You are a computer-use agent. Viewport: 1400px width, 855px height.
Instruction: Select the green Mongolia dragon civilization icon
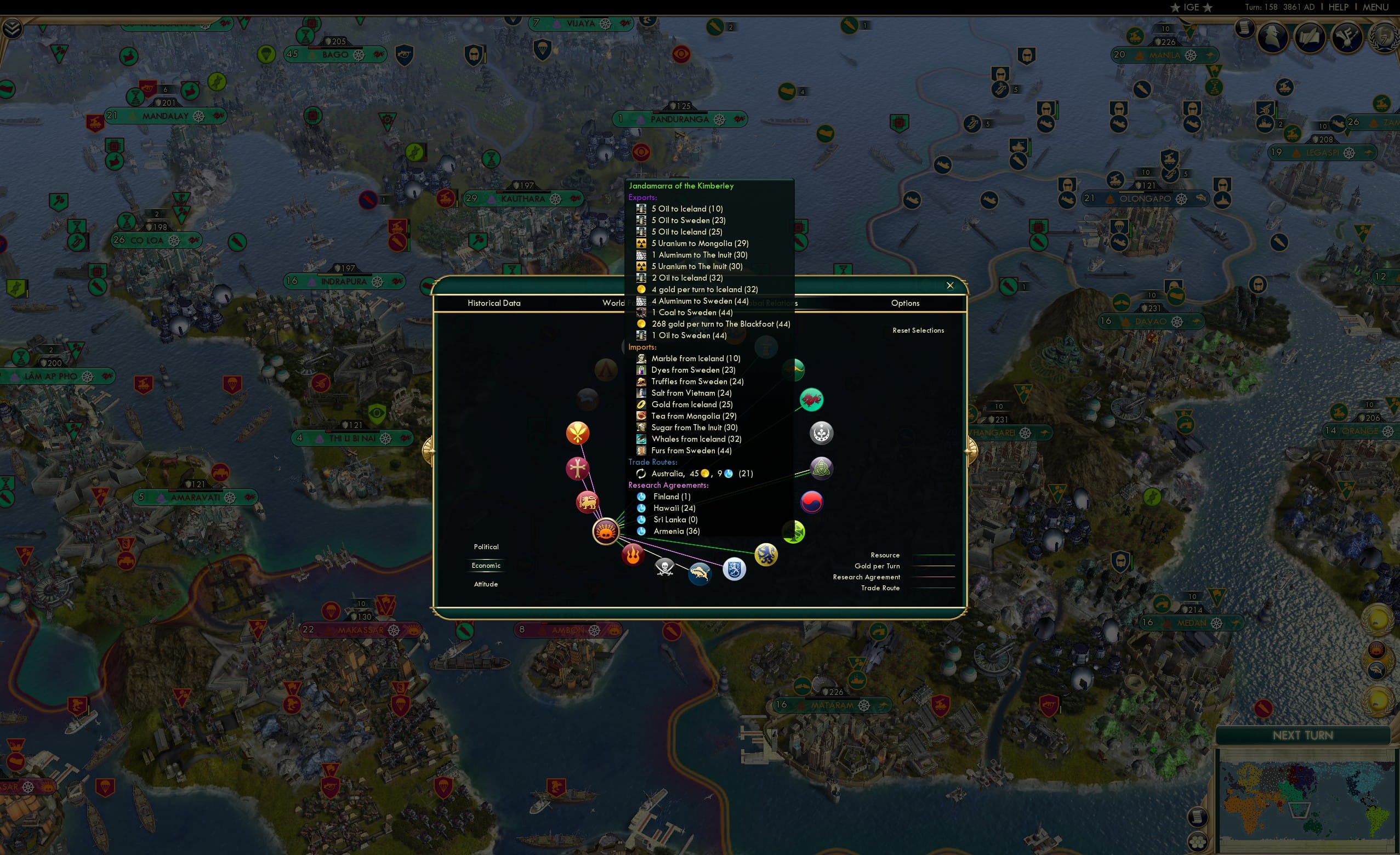pos(811,401)
